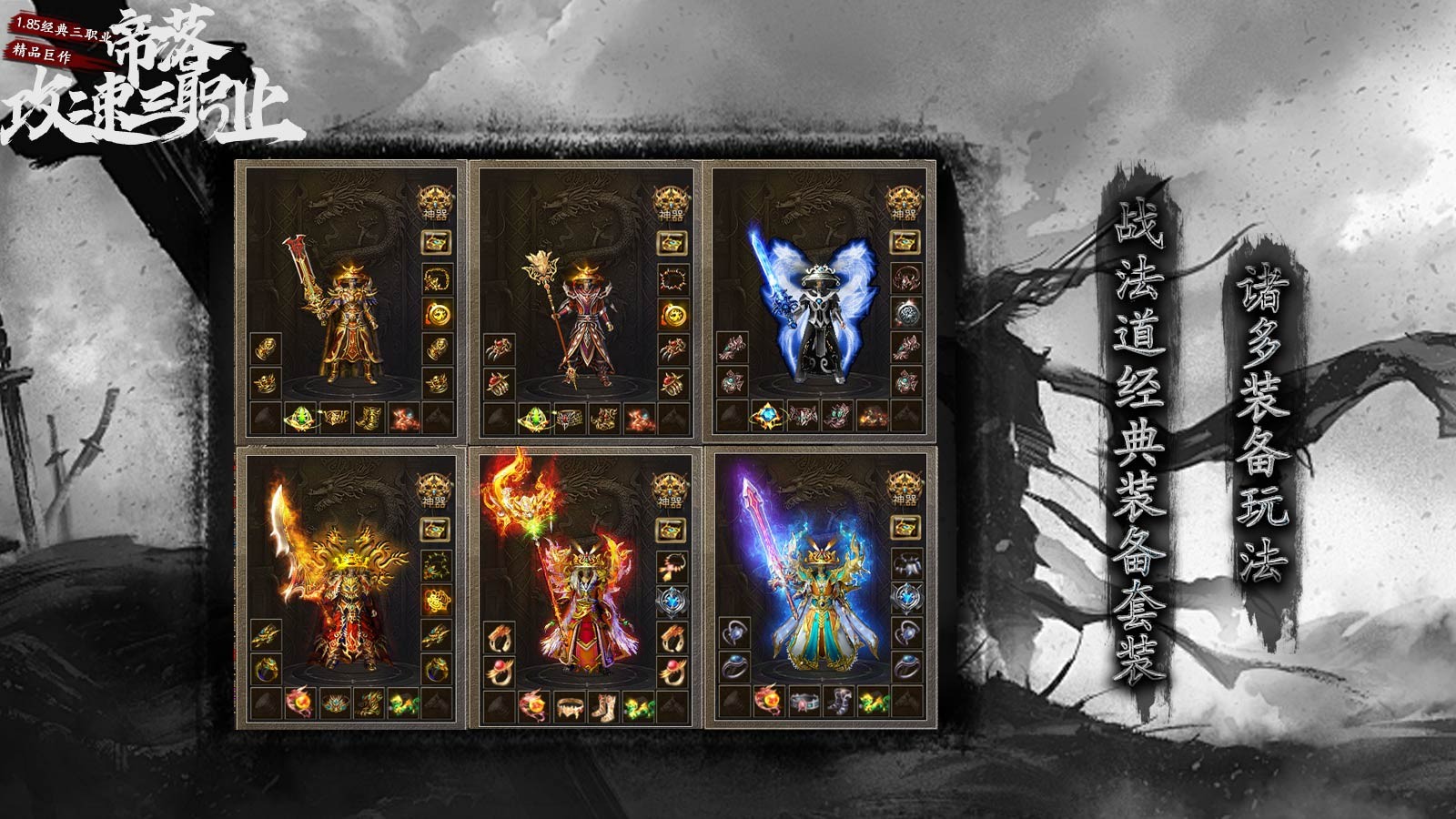Select the plain gold necklace slot

(437, 278)
